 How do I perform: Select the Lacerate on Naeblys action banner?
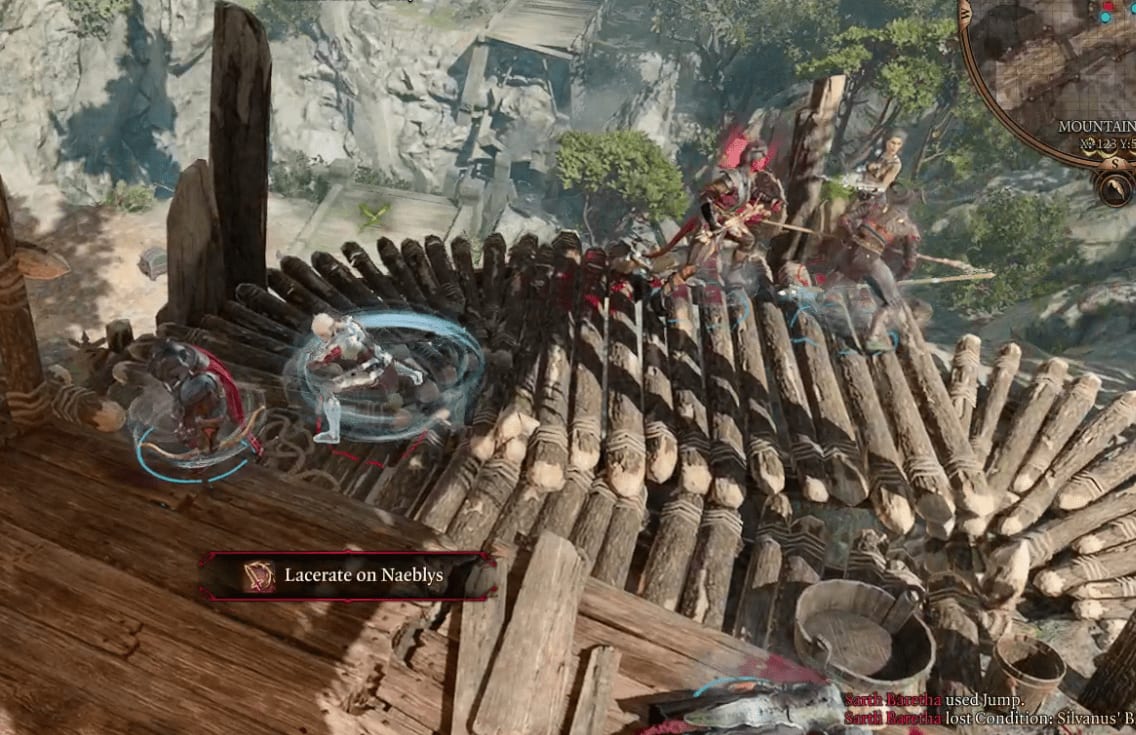pos(346,575)
